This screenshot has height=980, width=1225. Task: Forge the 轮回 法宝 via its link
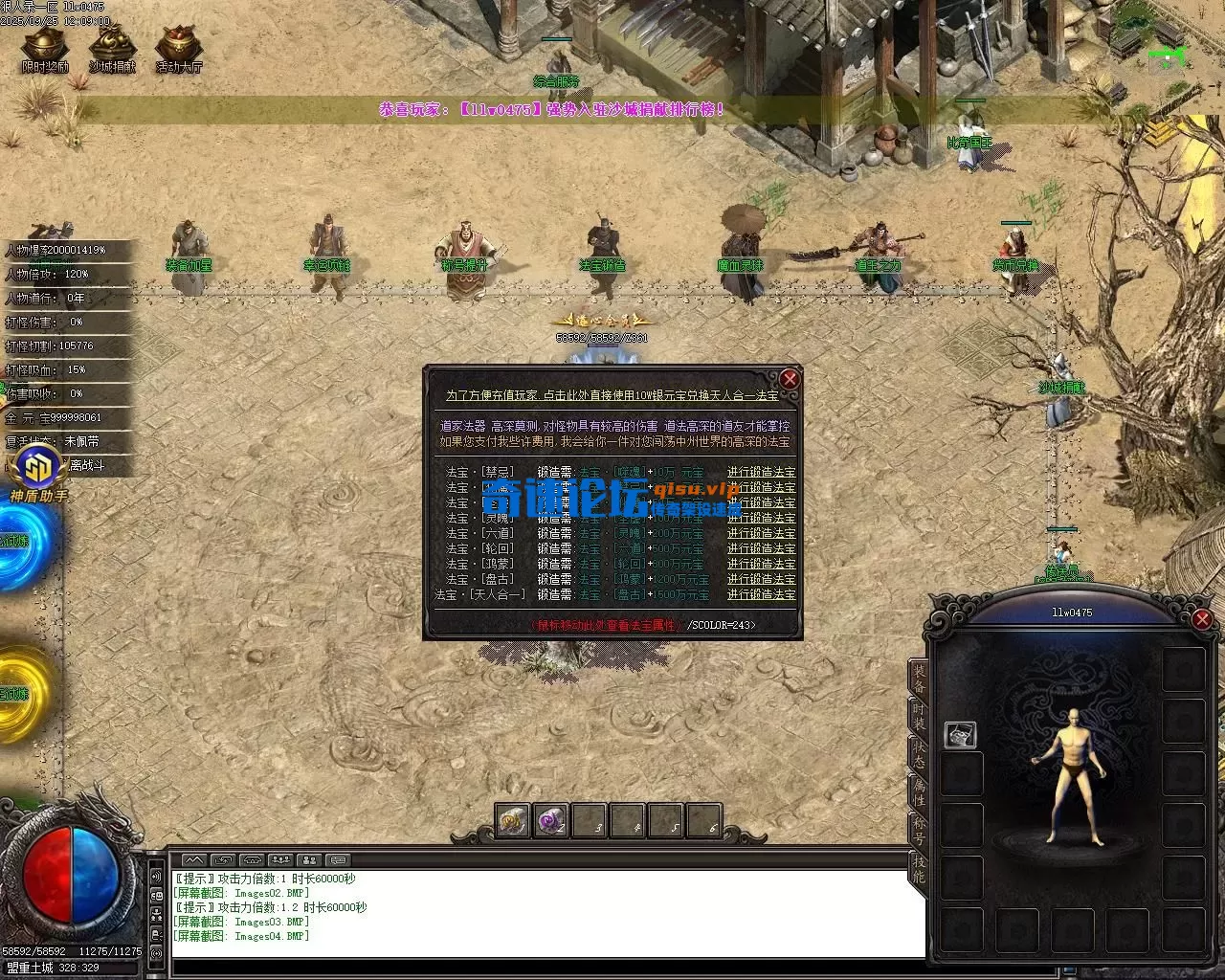761,548
